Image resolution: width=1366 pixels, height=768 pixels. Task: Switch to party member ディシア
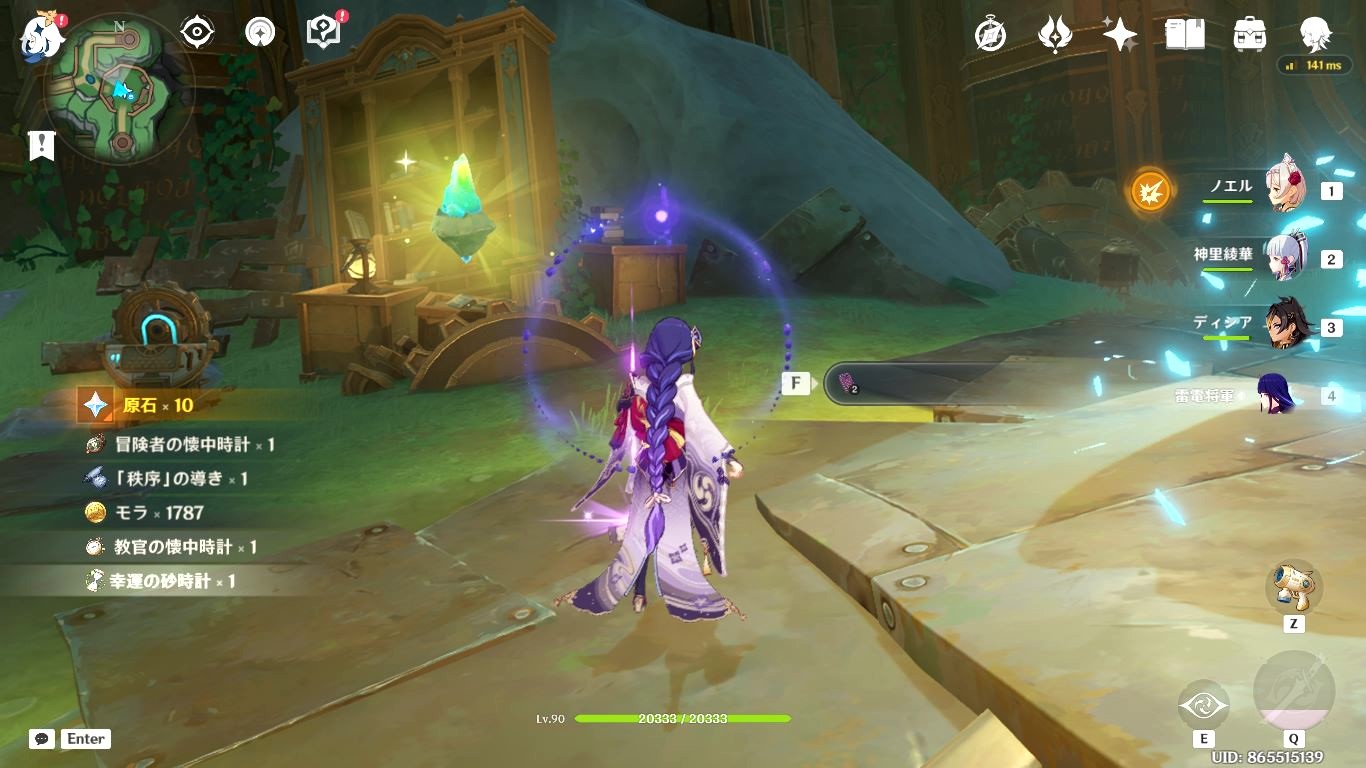click(1286, 326)
